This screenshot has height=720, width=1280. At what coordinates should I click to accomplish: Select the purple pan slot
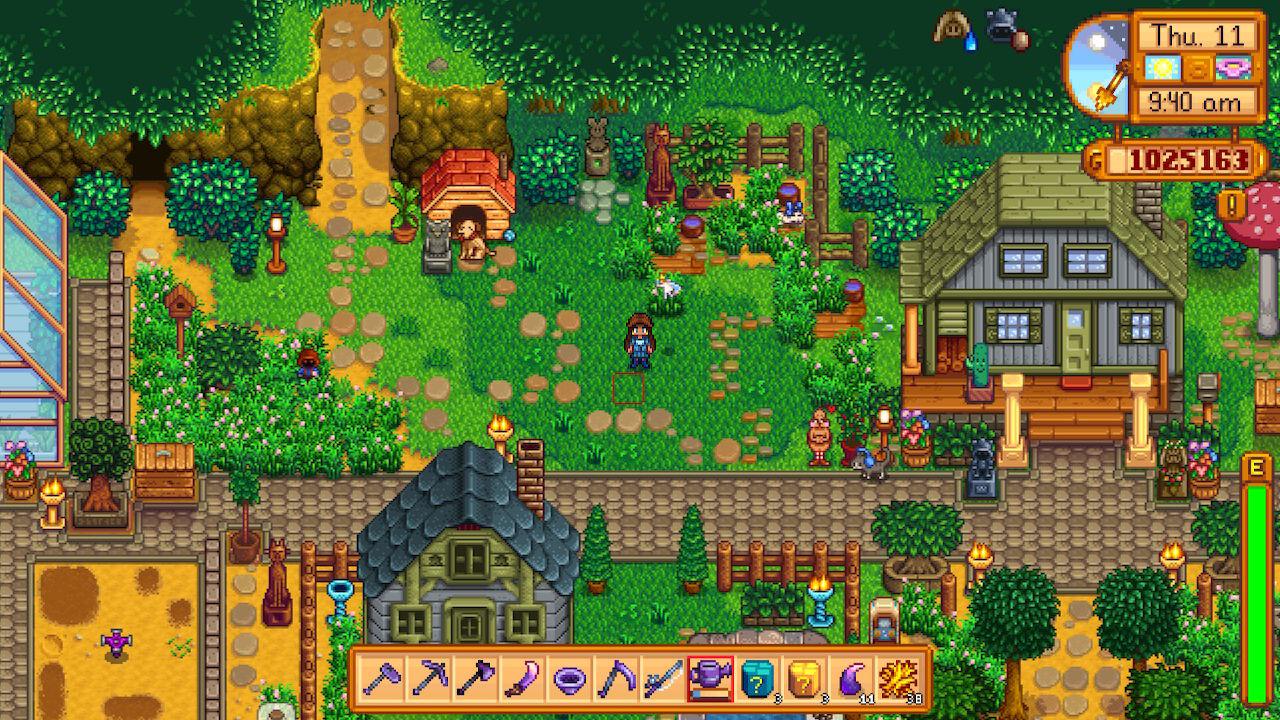click(568, 679)
